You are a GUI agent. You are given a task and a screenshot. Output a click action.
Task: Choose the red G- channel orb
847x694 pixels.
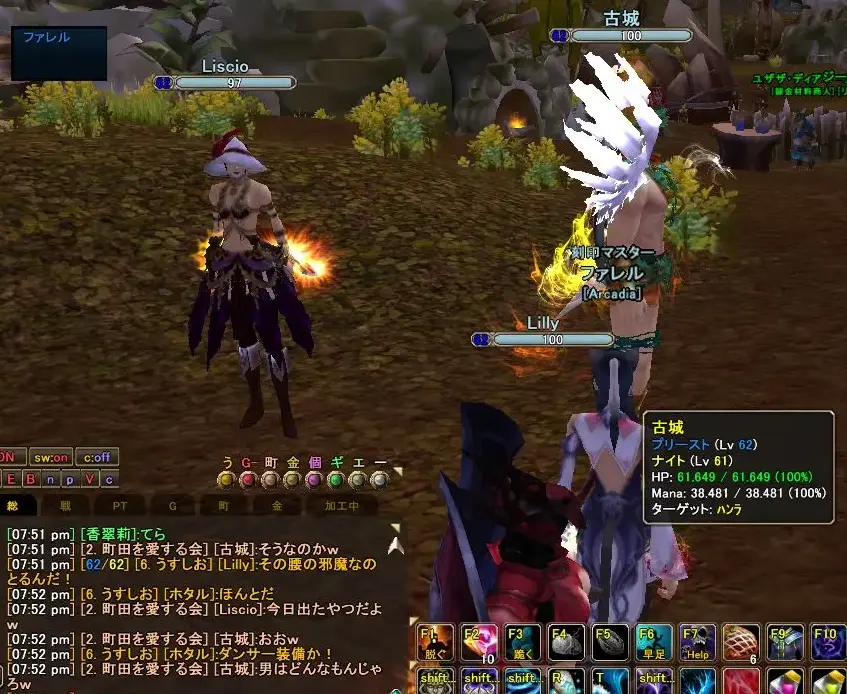(248, 480)
